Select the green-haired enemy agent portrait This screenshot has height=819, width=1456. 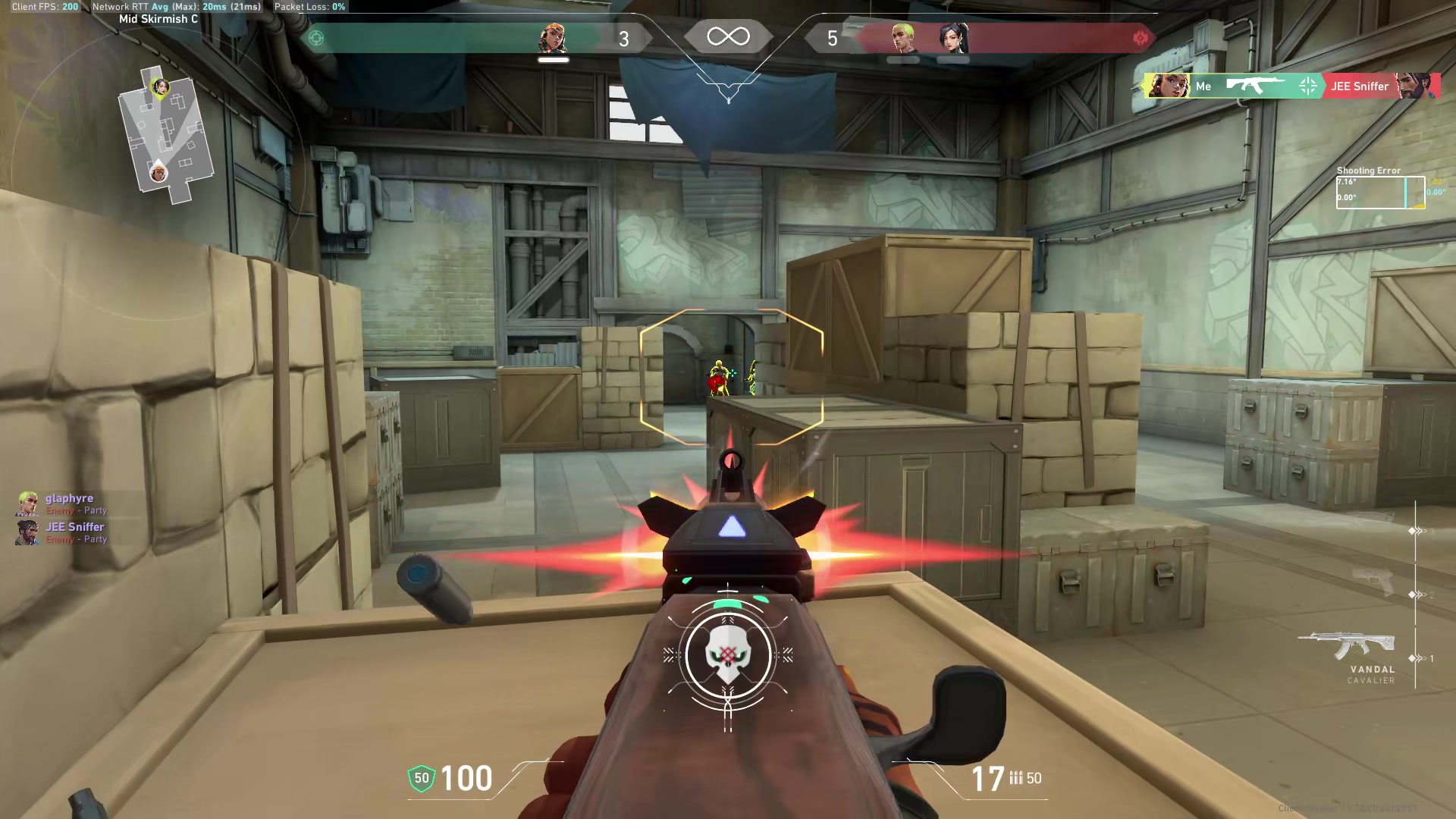click(x=903, y=38)
